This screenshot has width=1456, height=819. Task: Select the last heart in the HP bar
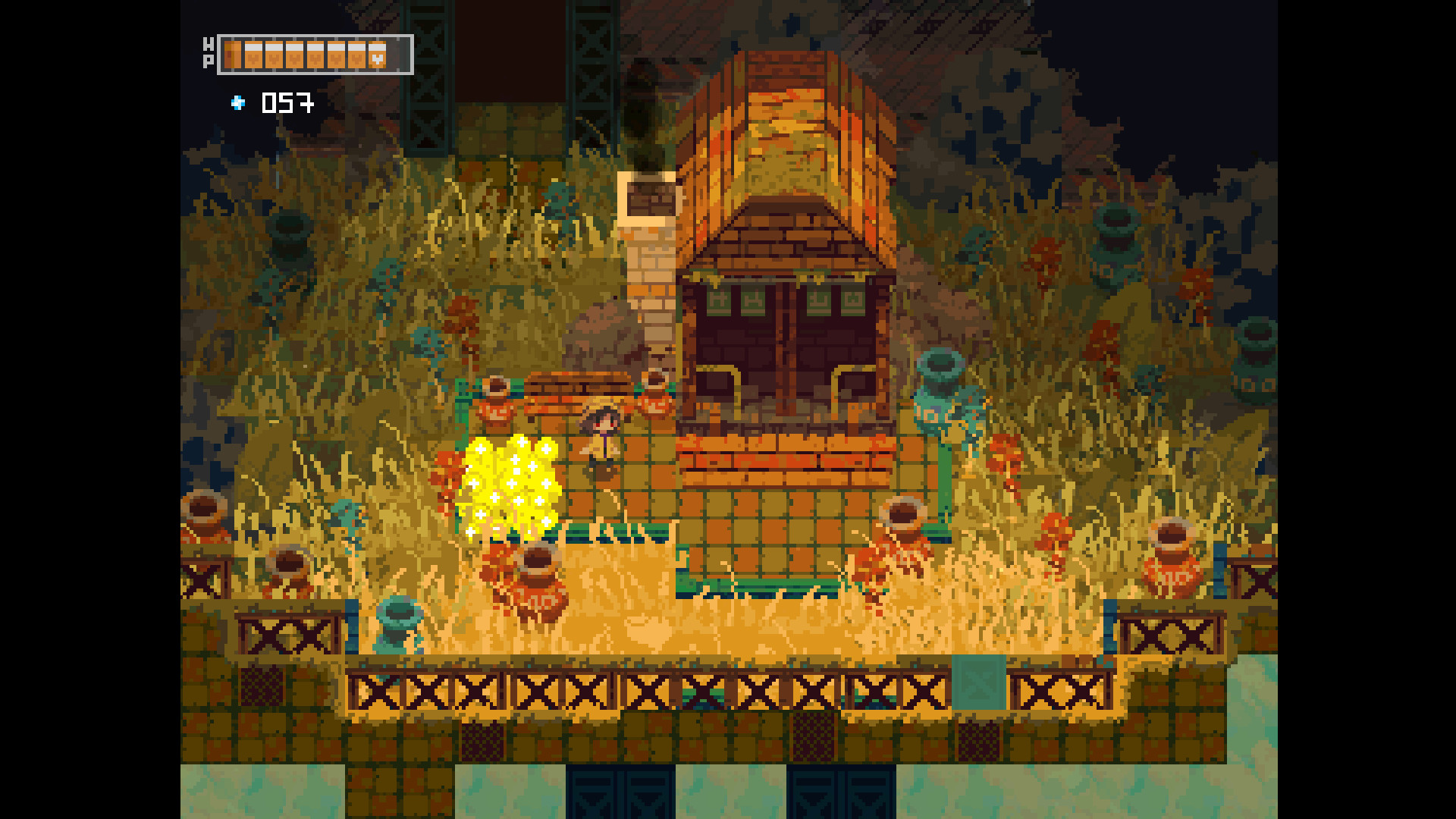tap(377, 54)
